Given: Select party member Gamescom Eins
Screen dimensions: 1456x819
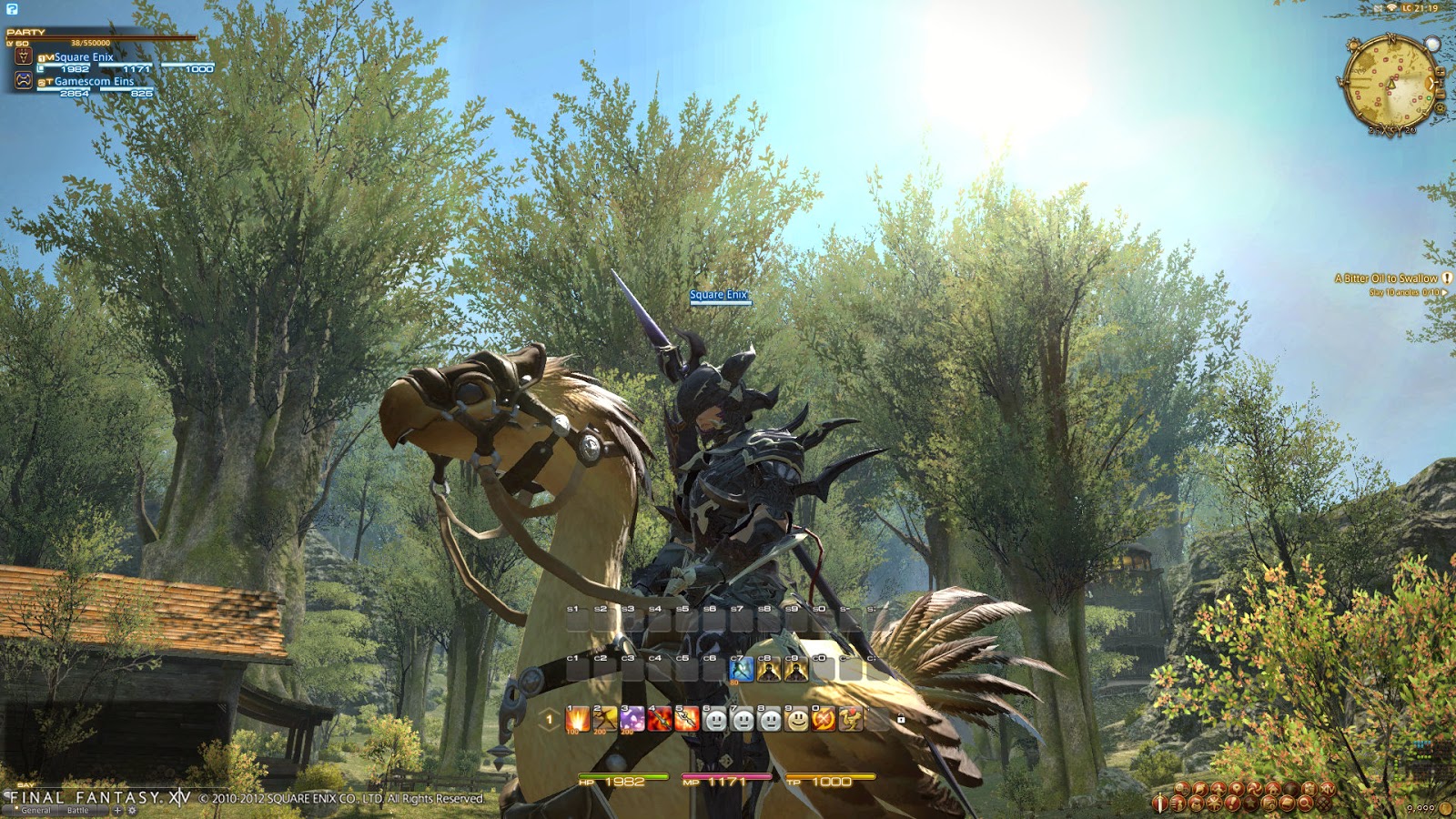Looking at the screenshot, I should click(94, 80).
